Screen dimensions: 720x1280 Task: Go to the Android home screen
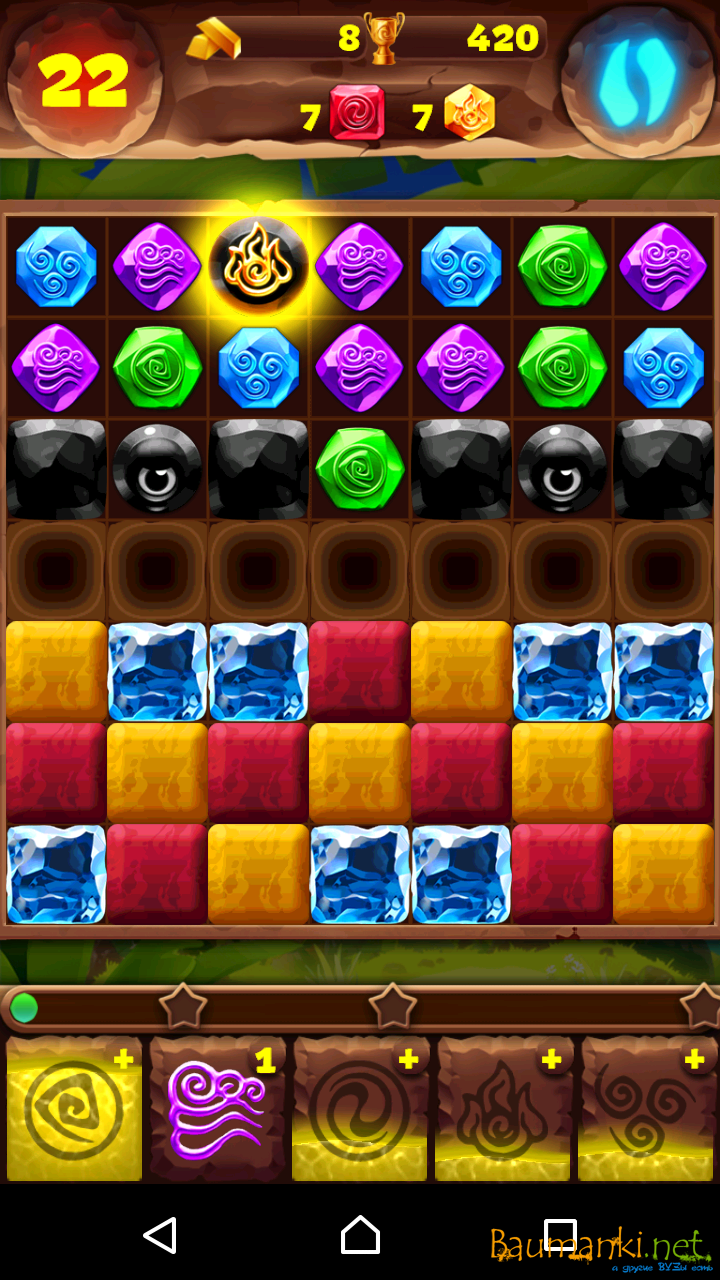pos(360,1235)
